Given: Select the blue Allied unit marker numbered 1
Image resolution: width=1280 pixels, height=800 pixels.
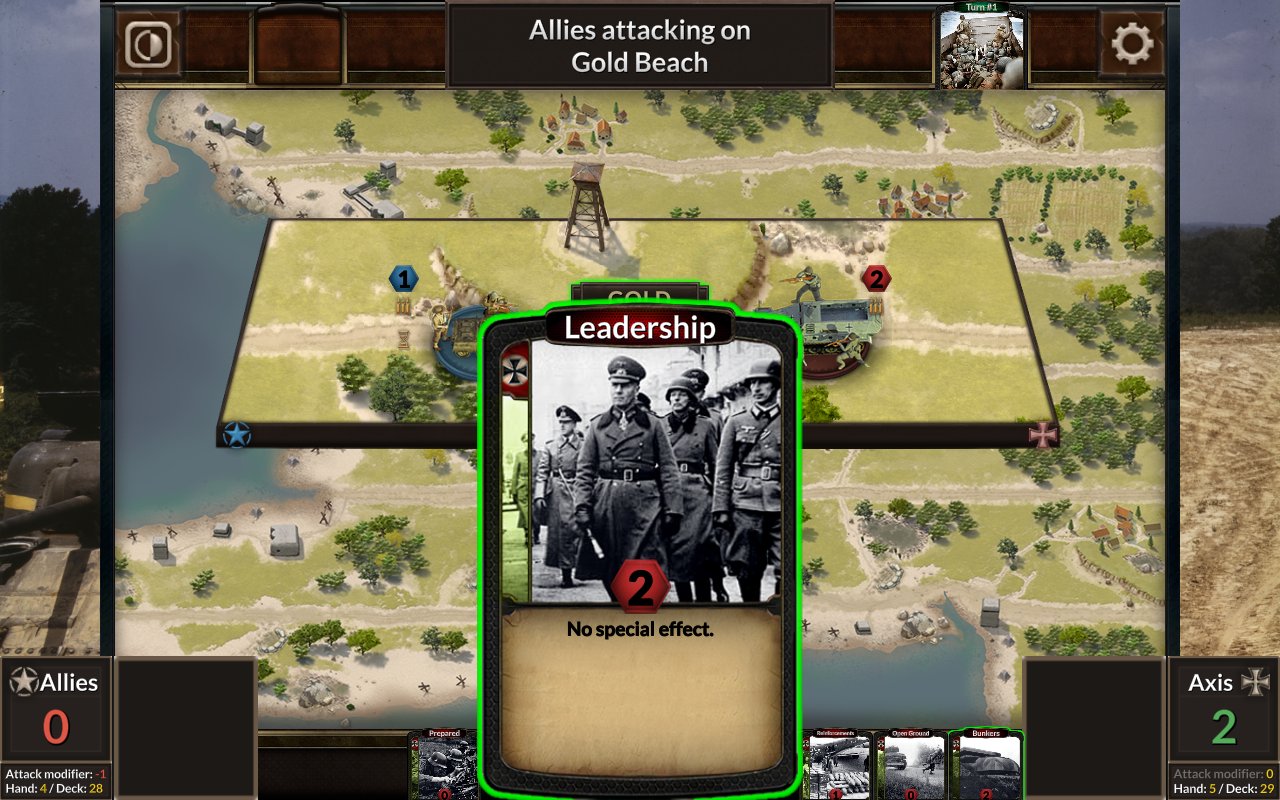Looking at the screenshot, I should click(x=403, y=279).
